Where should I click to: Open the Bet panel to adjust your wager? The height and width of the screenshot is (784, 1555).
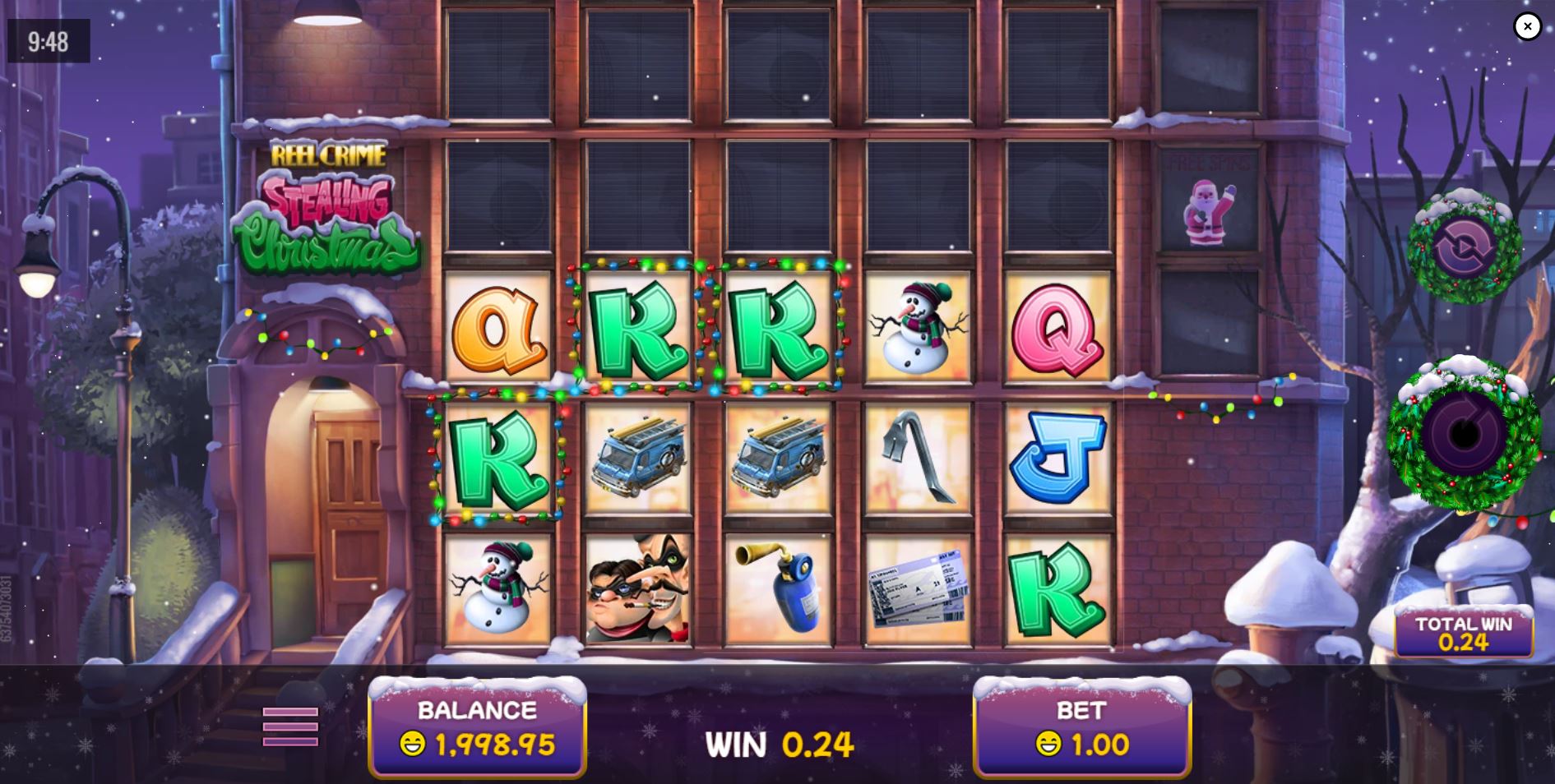point(1081,727)
